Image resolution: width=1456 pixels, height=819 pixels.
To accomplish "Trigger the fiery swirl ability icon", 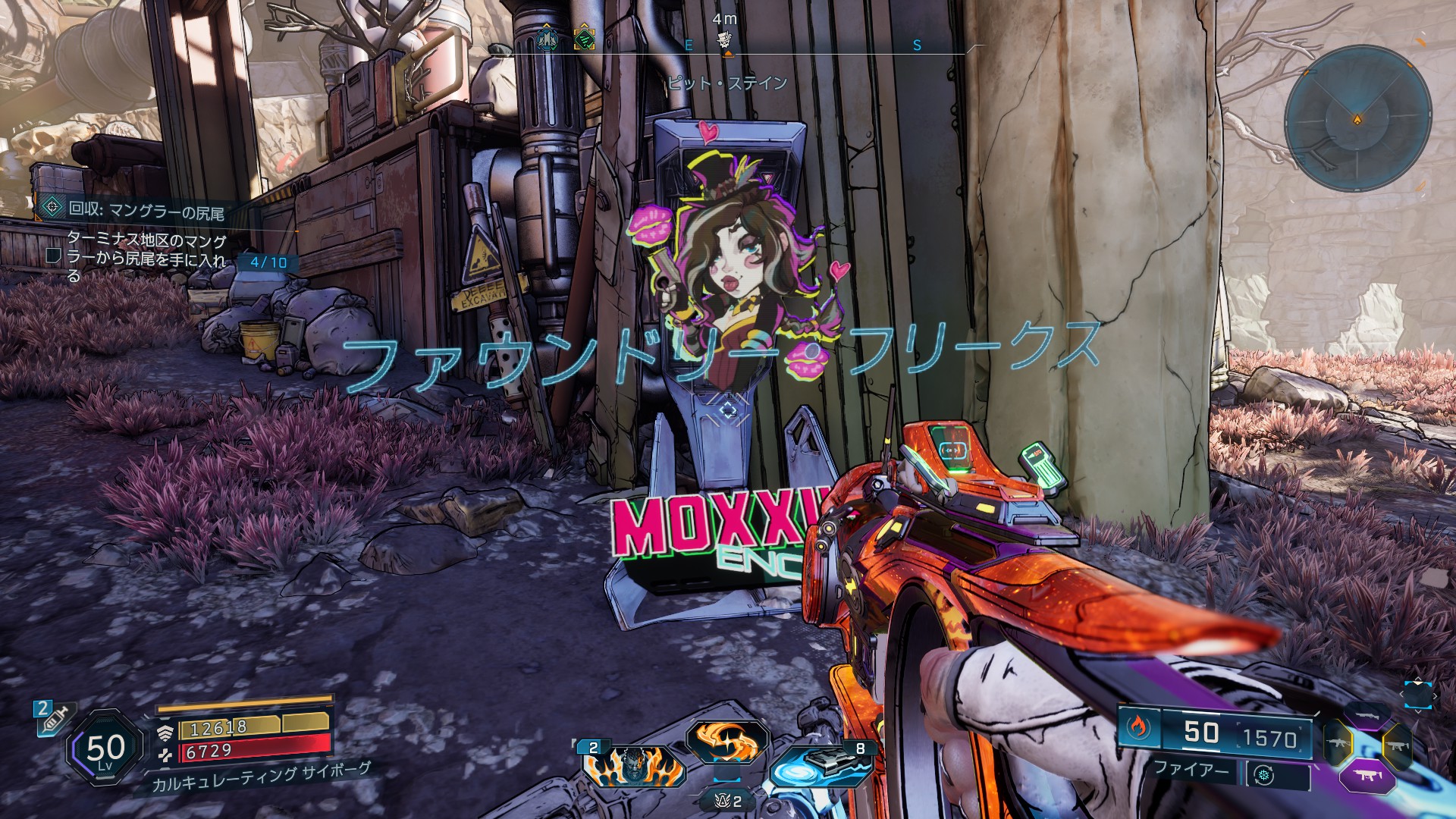I will pos(726,739).
